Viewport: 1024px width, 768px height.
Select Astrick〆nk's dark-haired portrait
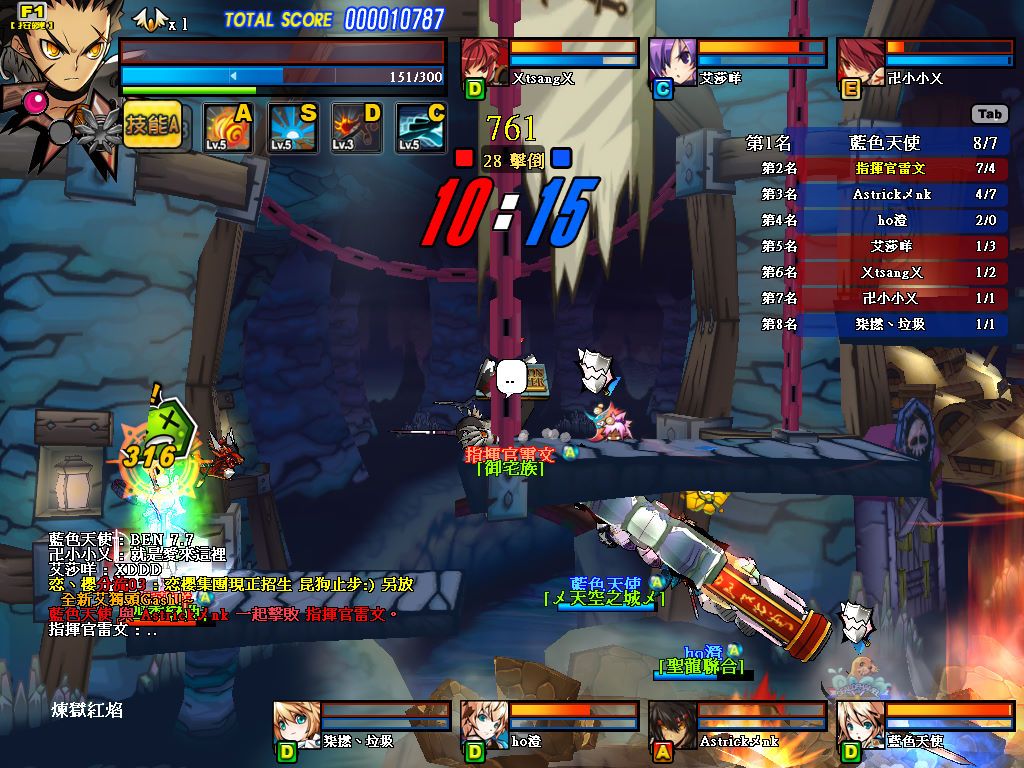tap(672, 724)
